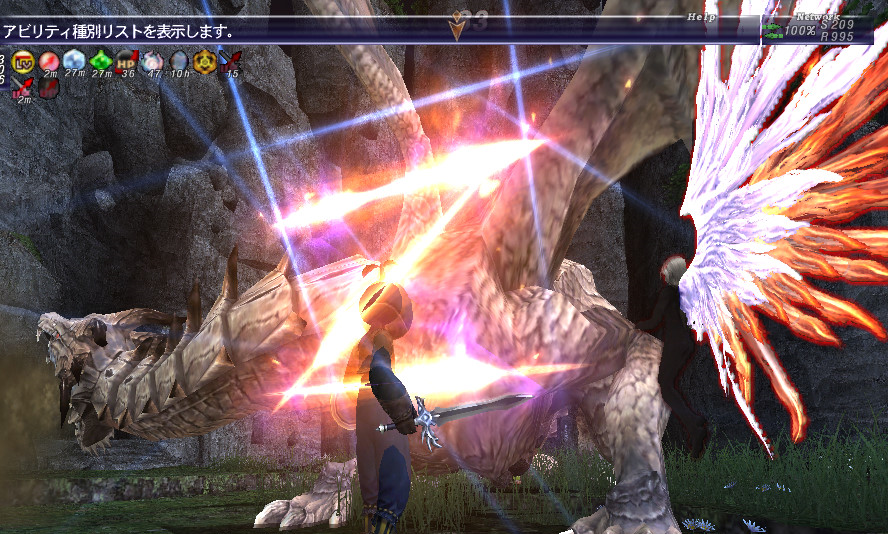Image resolution: width=888 pixels, height=534 pixels.
Task: Select the sword debuff icon showing 2m
Action: [22, 88]
